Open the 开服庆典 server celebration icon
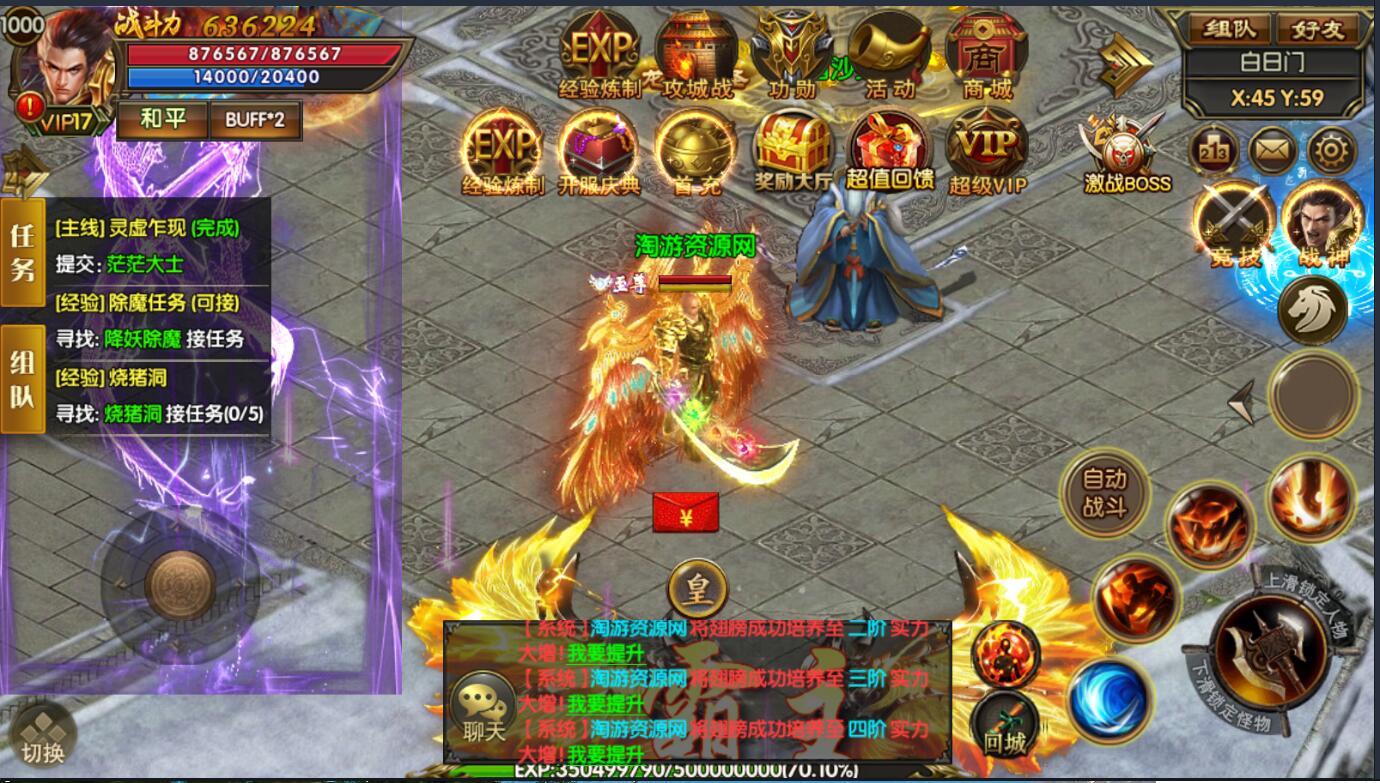This screenshot has height=783, width=1380. pyautogui.click(x=599, y=150)
